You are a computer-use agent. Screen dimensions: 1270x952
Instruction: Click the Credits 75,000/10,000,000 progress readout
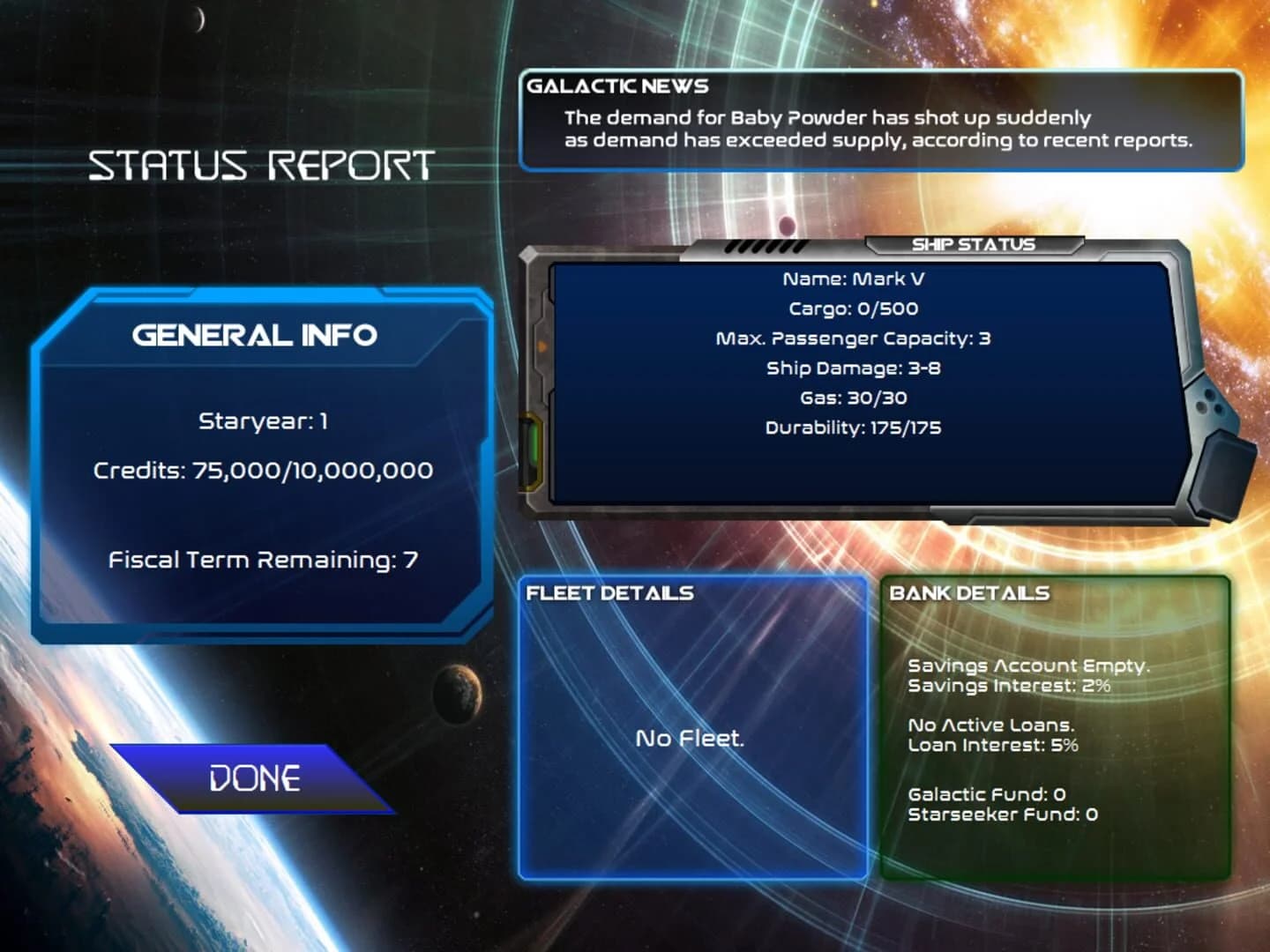point(264,470)
